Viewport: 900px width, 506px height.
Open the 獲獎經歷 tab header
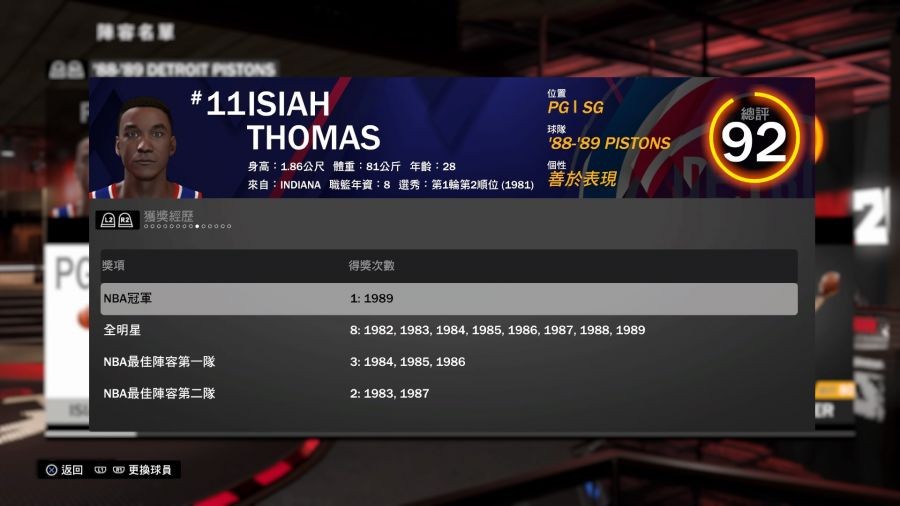167,216
